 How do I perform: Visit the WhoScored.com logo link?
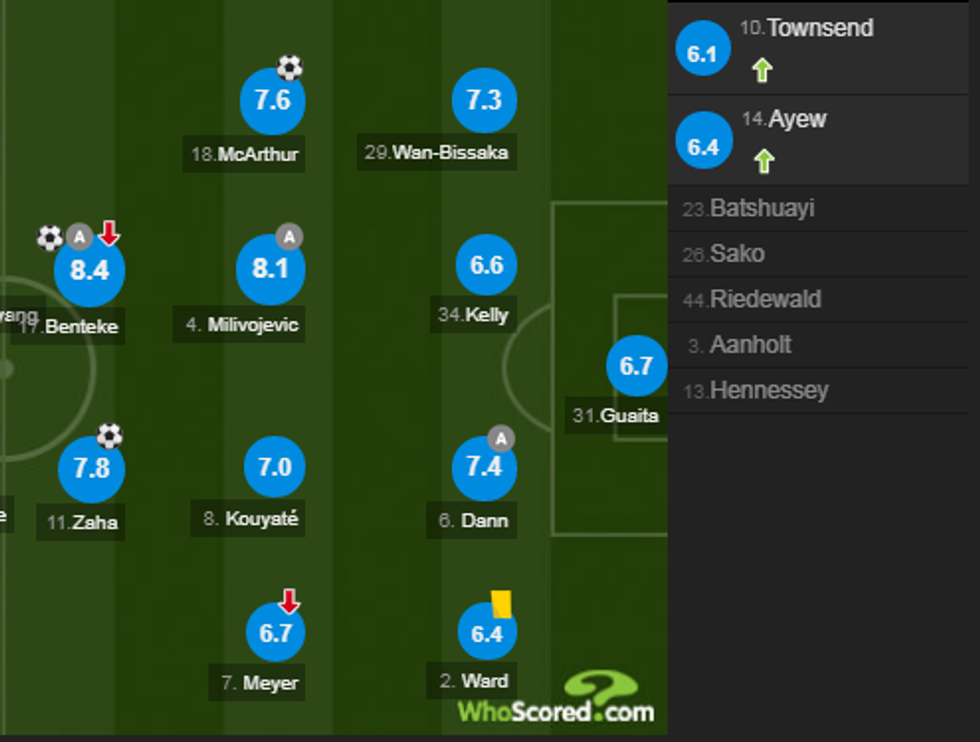pos(556,700)
